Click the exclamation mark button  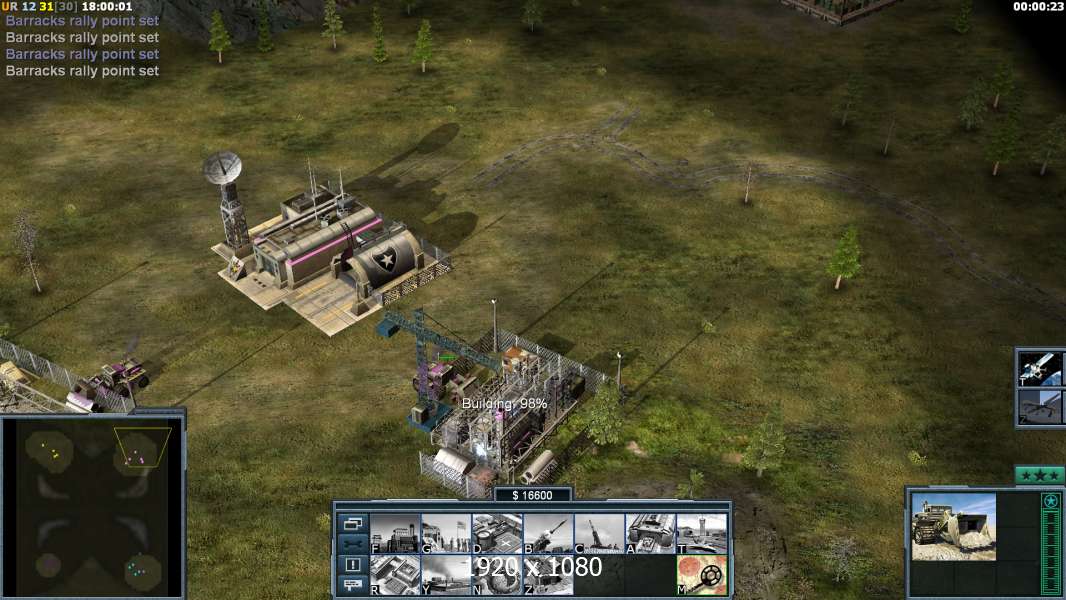click(353, 565)
